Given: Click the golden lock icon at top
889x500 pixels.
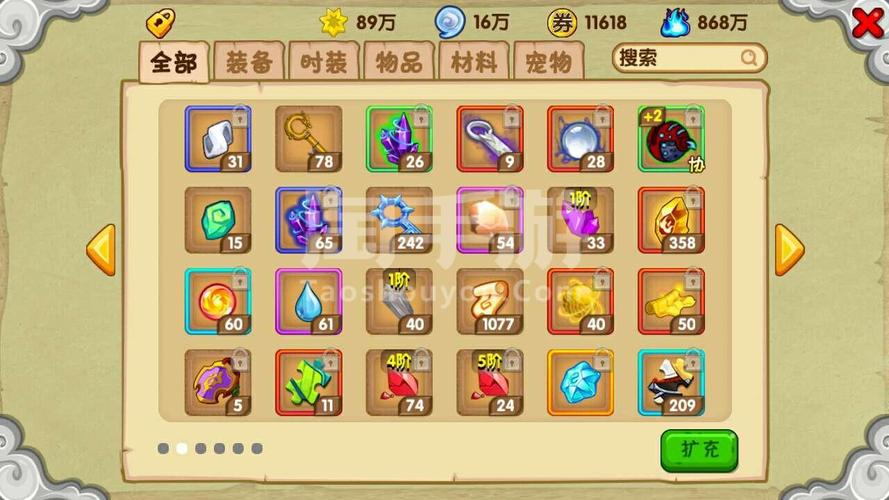Looking at the screenshot, I should coord(160,21).
